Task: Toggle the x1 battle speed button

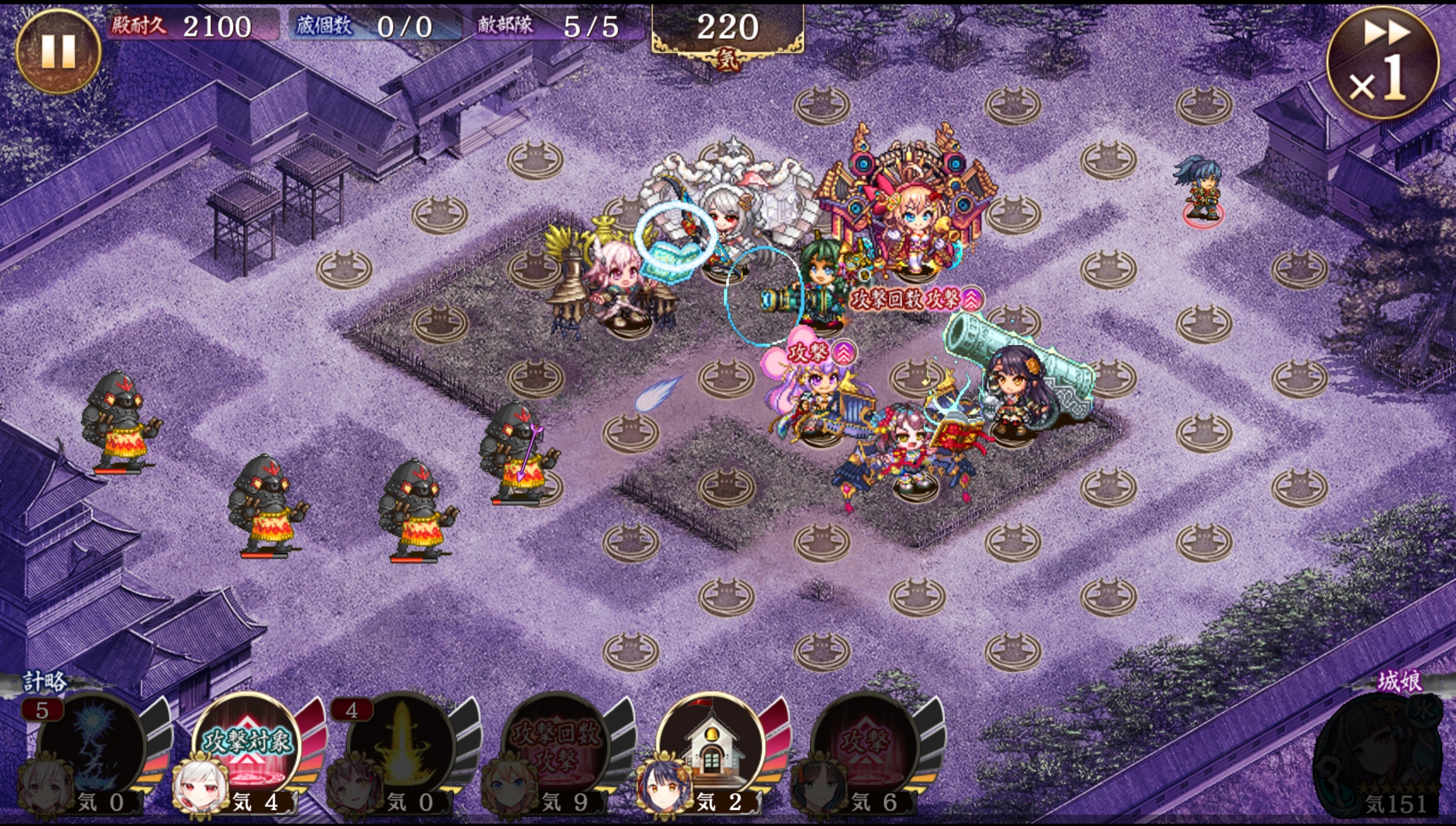Action: (1382, 63)
